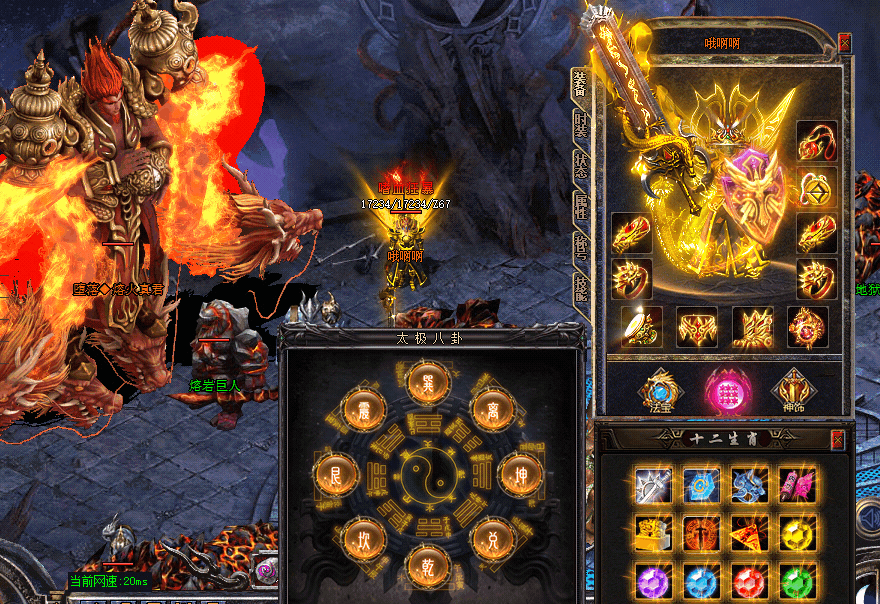Choose the 坤 trigram orb
Image resolution: width=880 pixels, height=604 pixels.
tap(519, 472)
